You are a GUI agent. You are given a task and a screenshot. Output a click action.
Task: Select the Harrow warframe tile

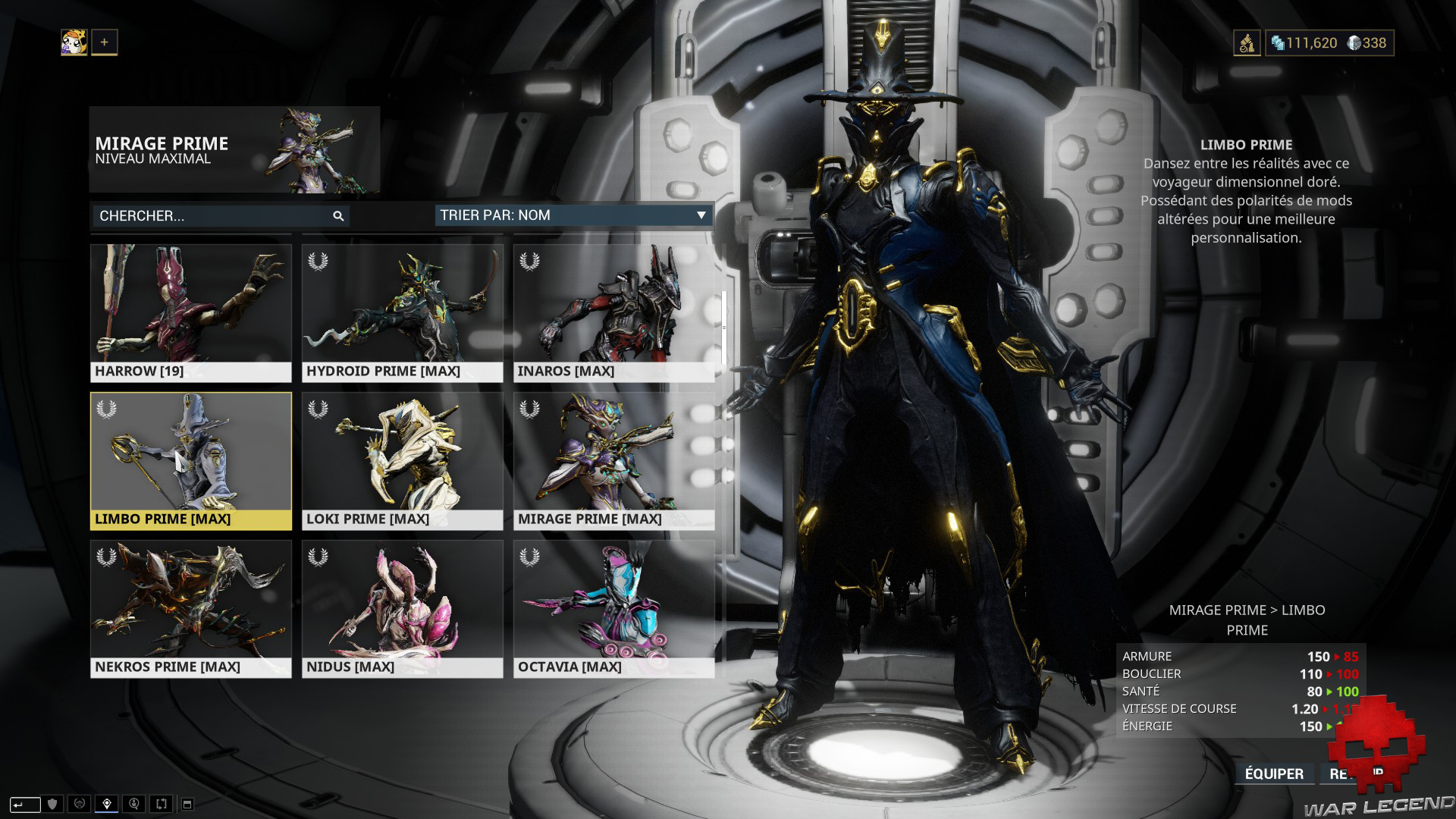click(x=190, y=312)
